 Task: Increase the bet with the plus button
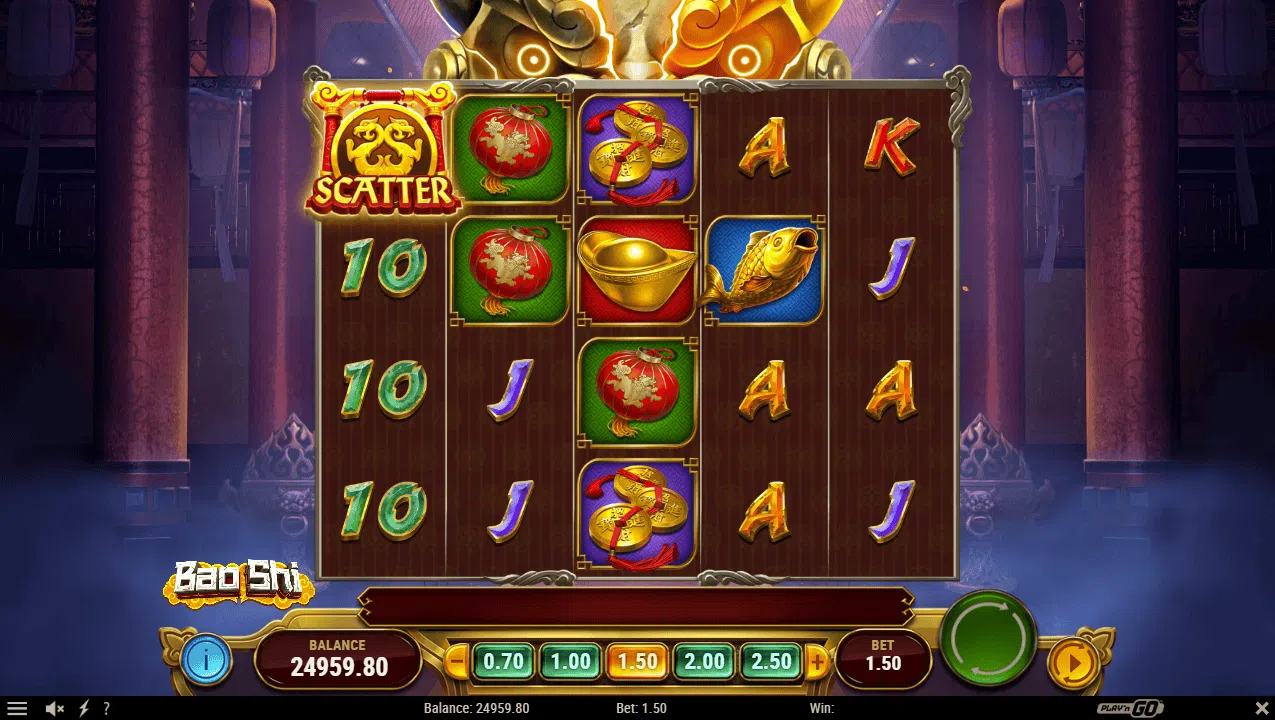point(817,661)
